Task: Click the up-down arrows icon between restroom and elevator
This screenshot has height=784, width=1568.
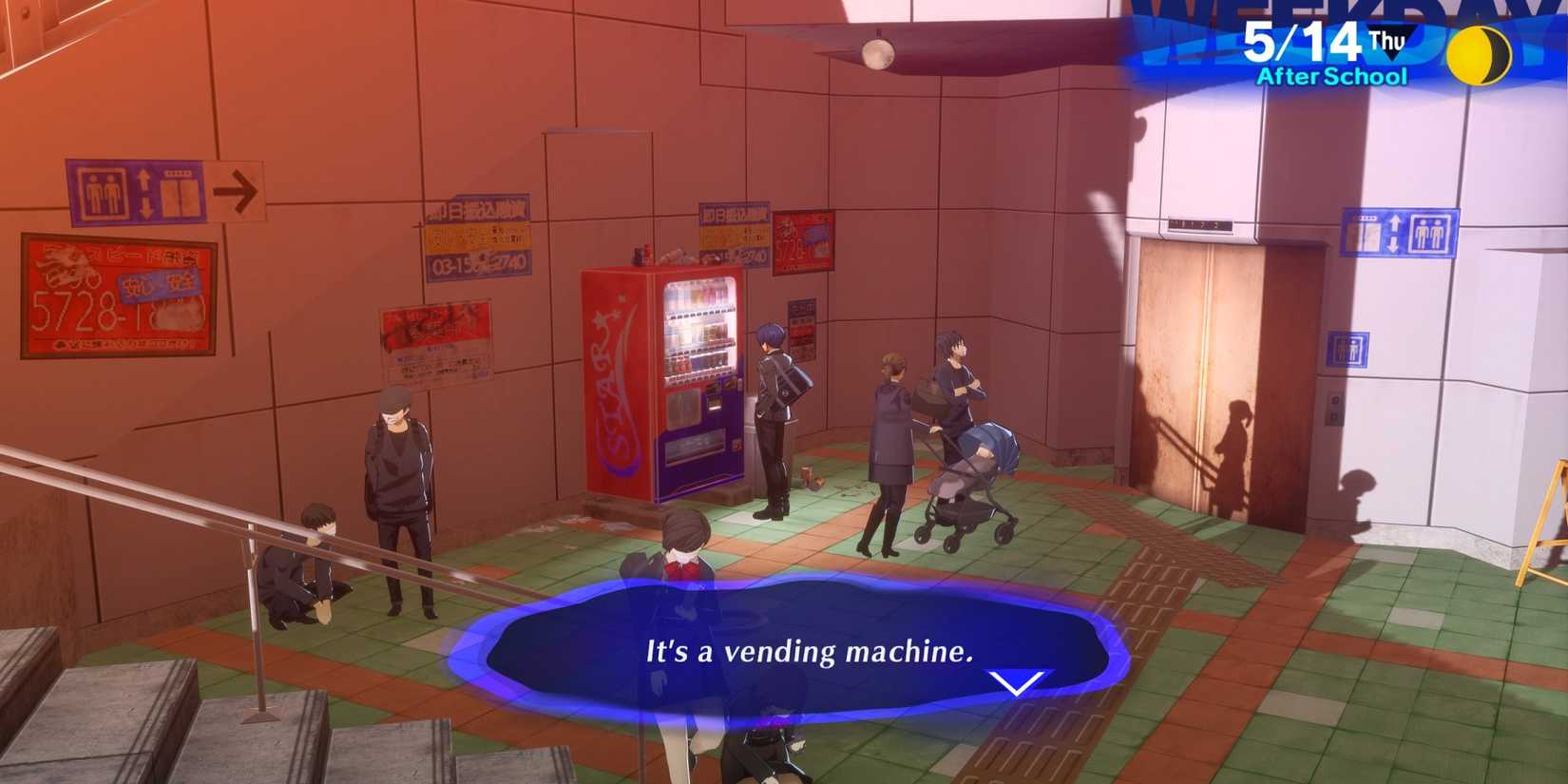Action: (144, 190)
